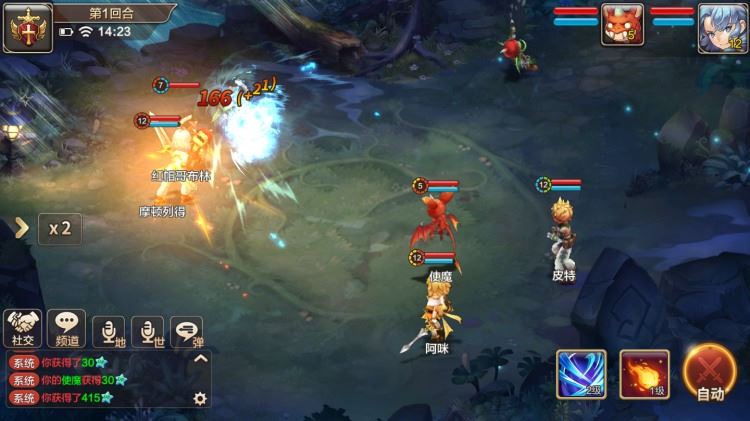Open chat settings gear icon

pyautogui.click(x=200, y=398)
